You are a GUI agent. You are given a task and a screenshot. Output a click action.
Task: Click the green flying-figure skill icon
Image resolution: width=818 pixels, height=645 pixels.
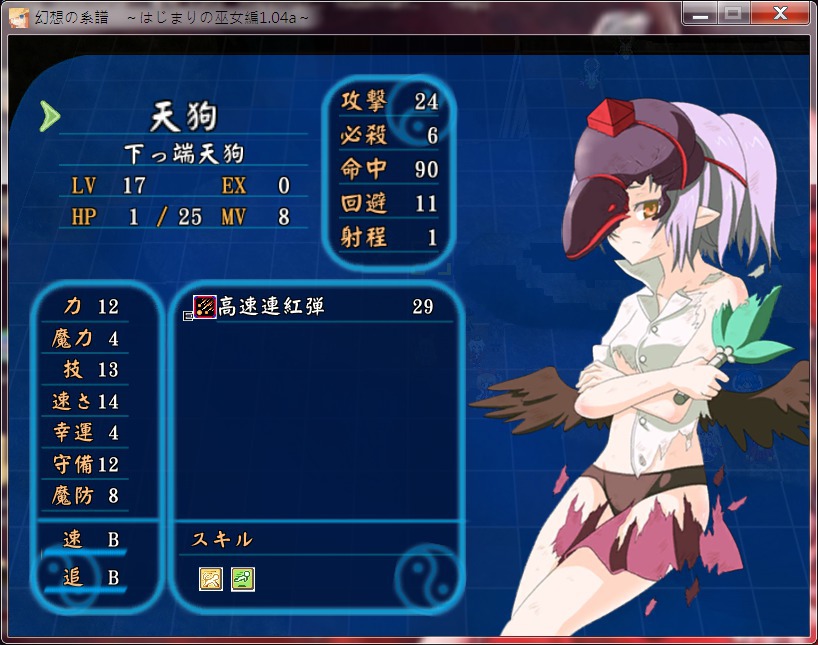coord(243,578)
